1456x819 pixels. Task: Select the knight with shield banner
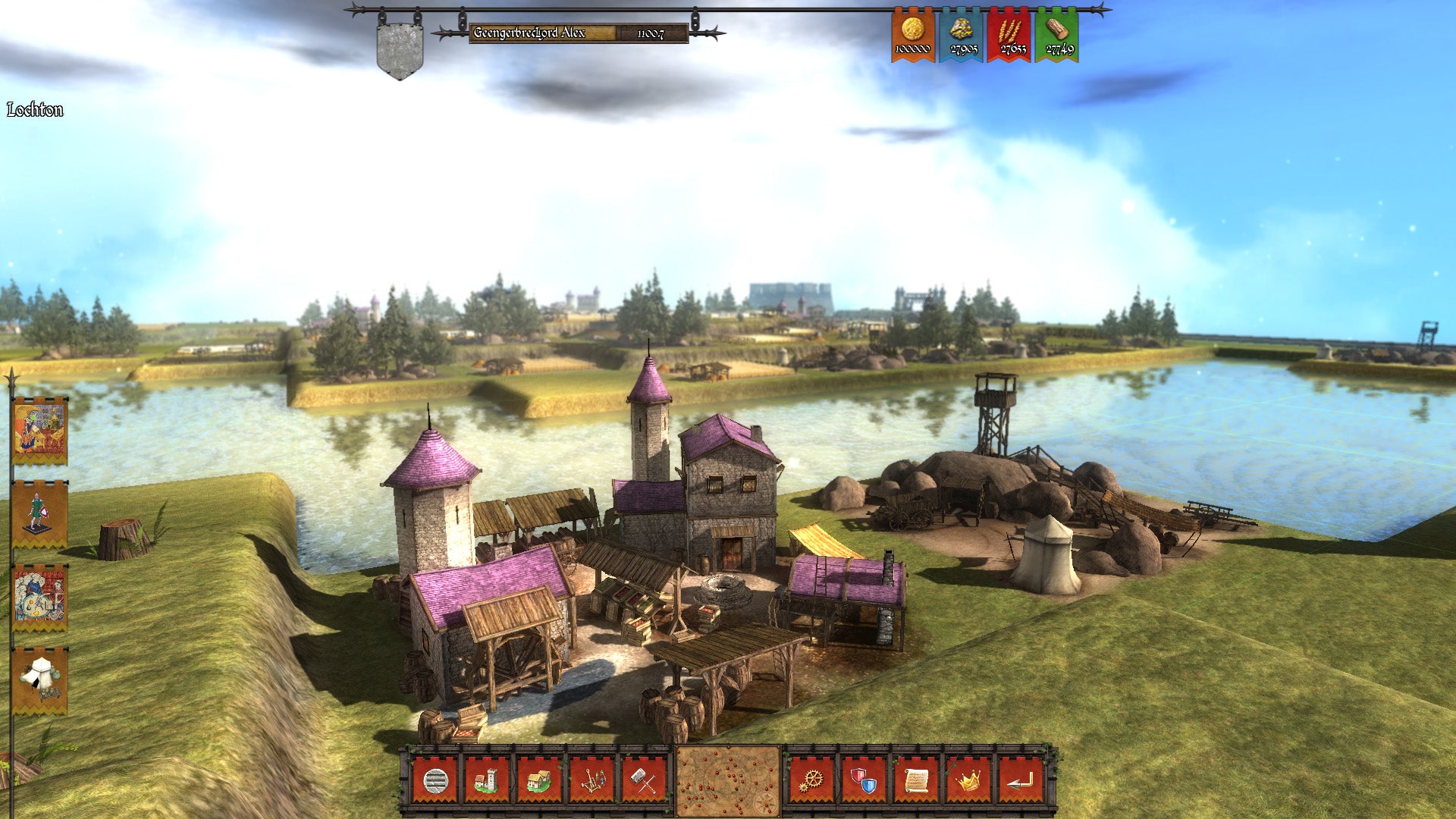point(40,513)
